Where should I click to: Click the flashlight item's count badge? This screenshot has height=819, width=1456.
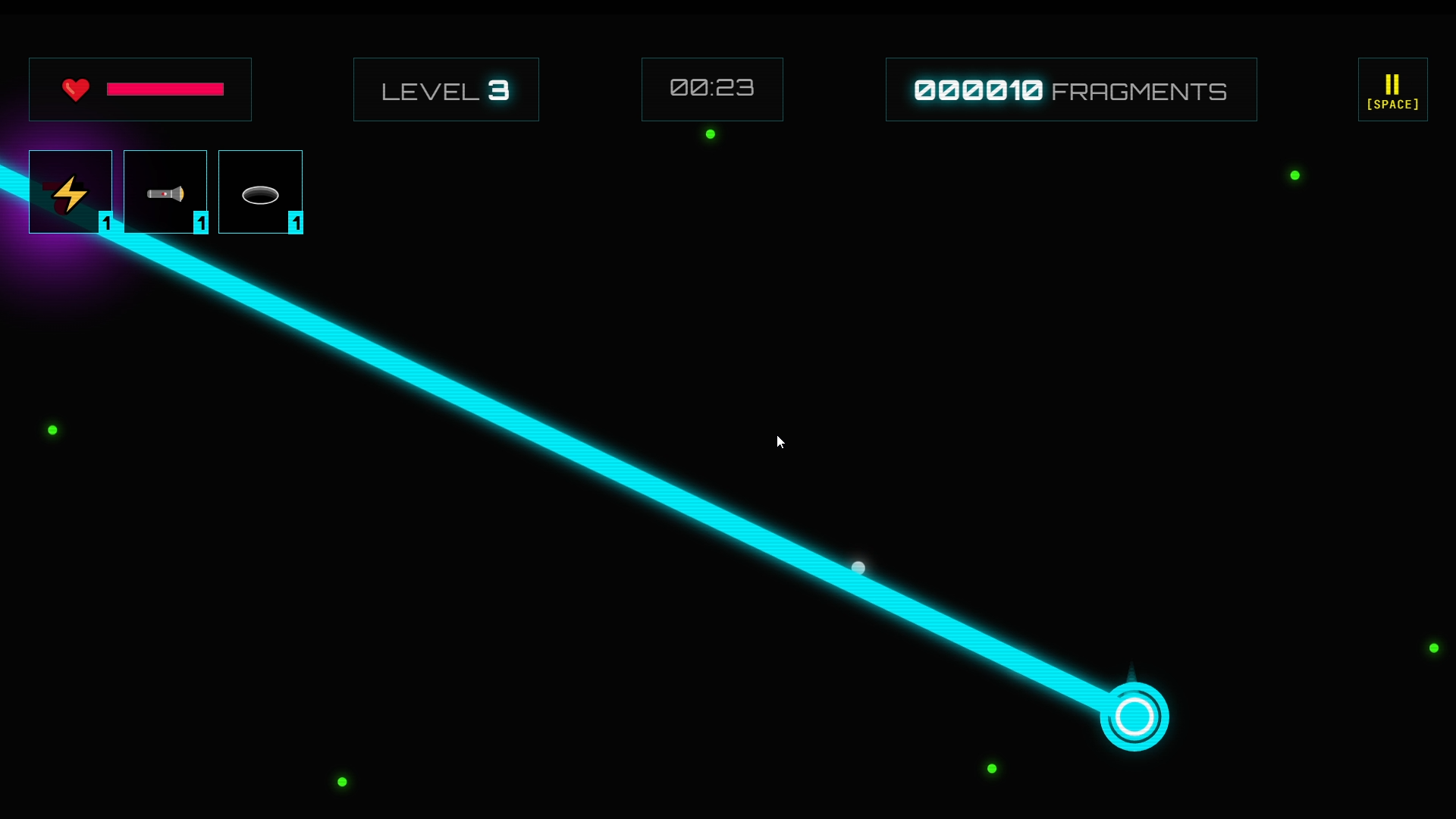[x=201, y=224]
